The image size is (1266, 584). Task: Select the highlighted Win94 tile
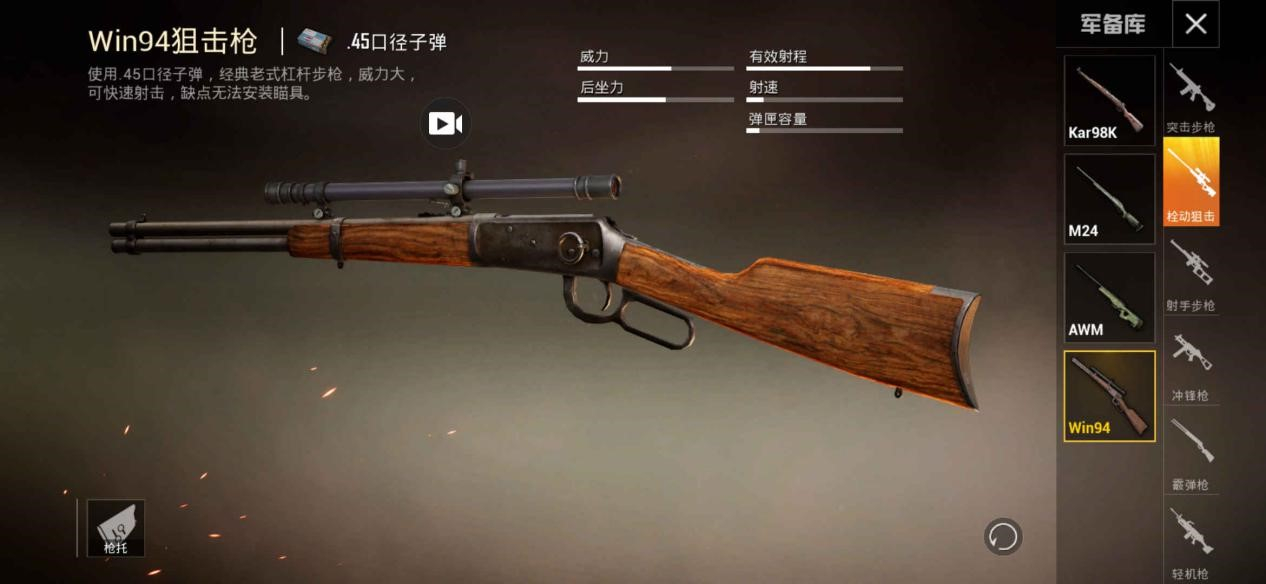[1109, 396]
